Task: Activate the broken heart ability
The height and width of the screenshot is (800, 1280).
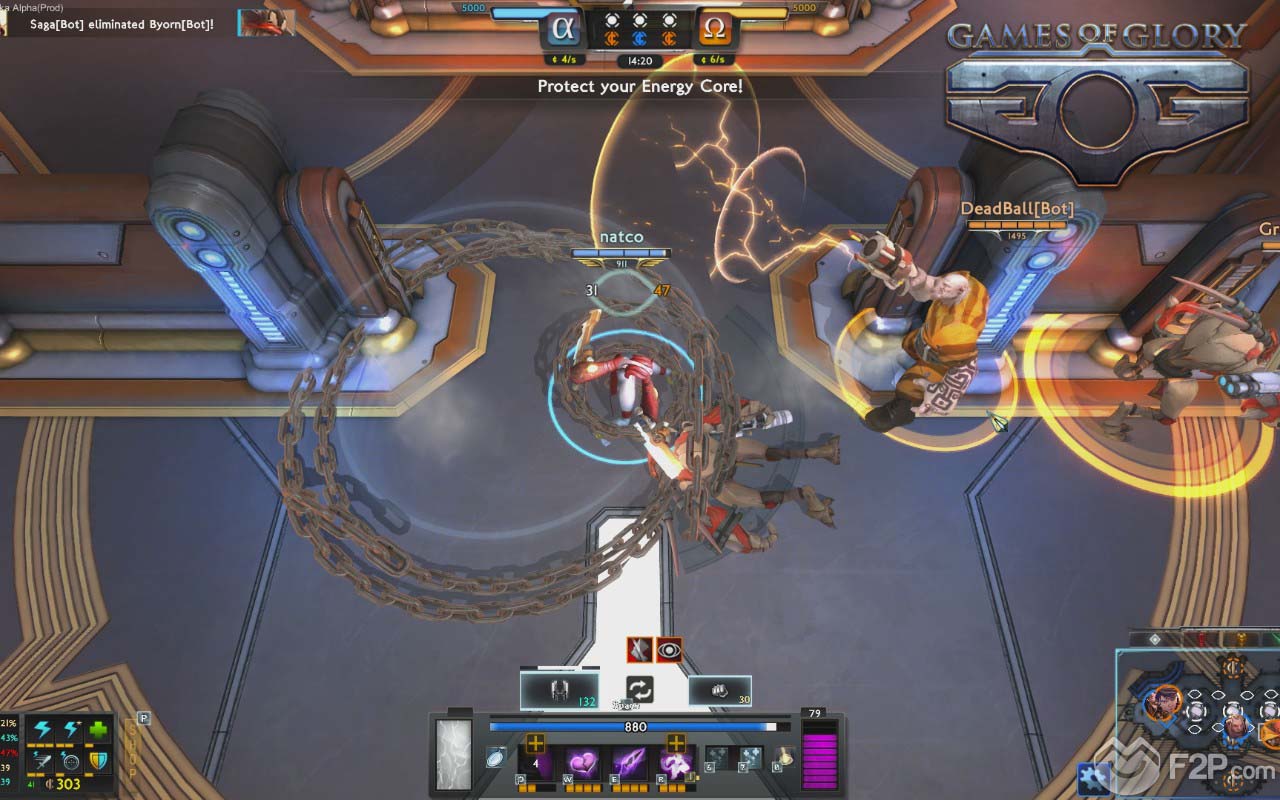Action: pyautogui.click(x=583, y=764)
